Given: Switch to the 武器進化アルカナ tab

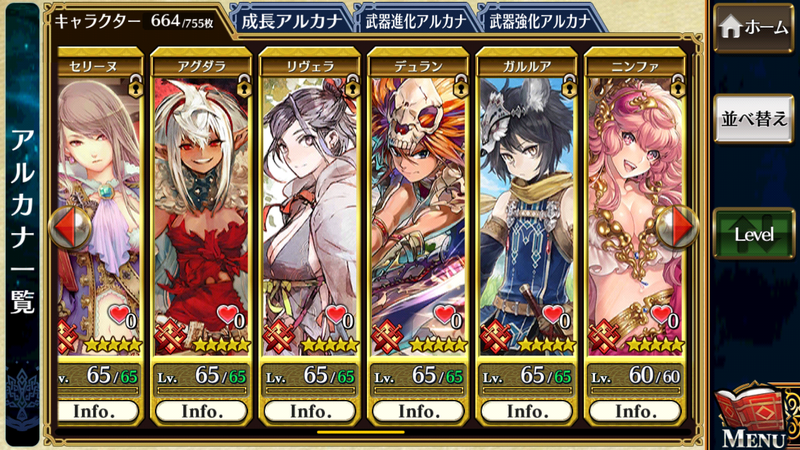Looking at the screenshot, I should 412,19.
